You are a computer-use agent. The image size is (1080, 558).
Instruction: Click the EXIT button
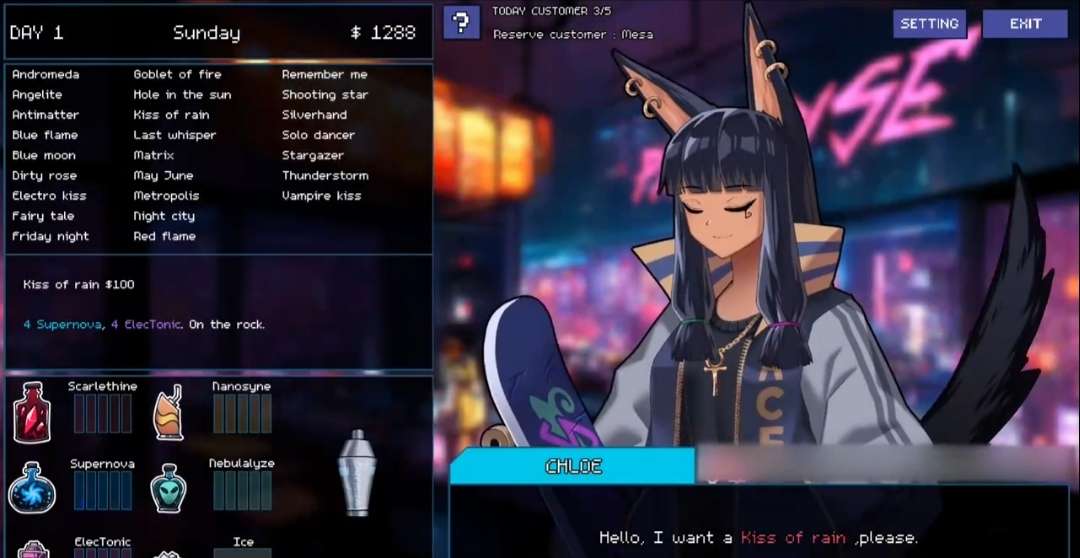pos(1025,24)
